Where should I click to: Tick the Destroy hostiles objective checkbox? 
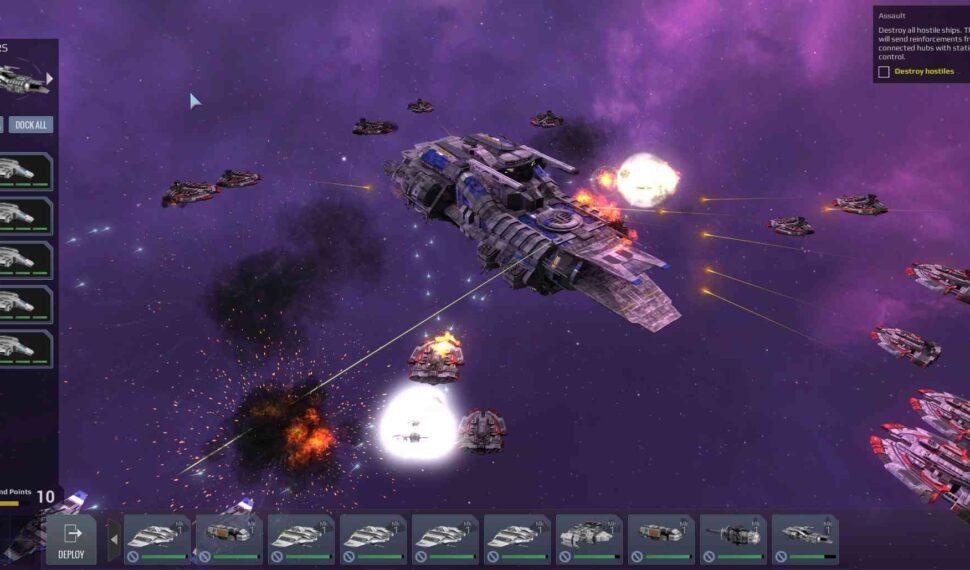[x=884, y=72]
